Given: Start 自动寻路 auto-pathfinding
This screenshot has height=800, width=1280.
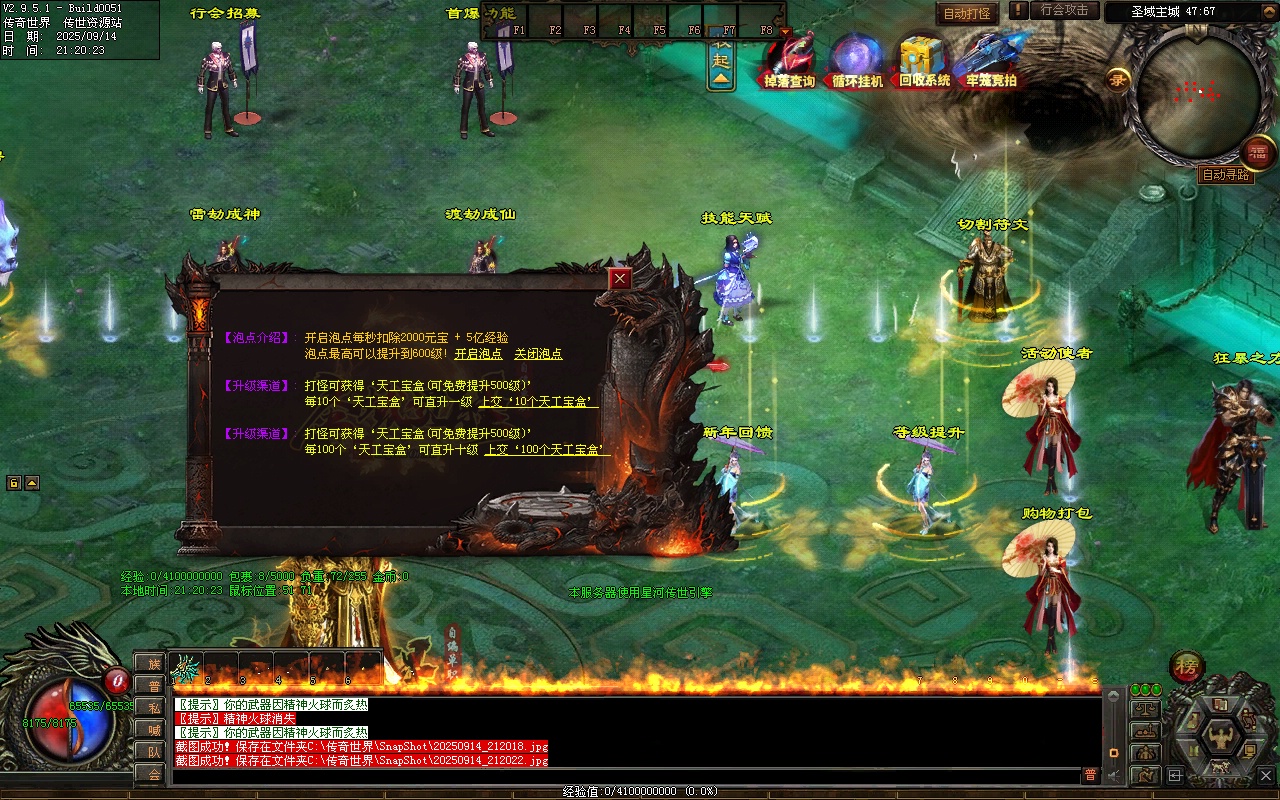Looking at the screenshot, I should click(1226, 175).
